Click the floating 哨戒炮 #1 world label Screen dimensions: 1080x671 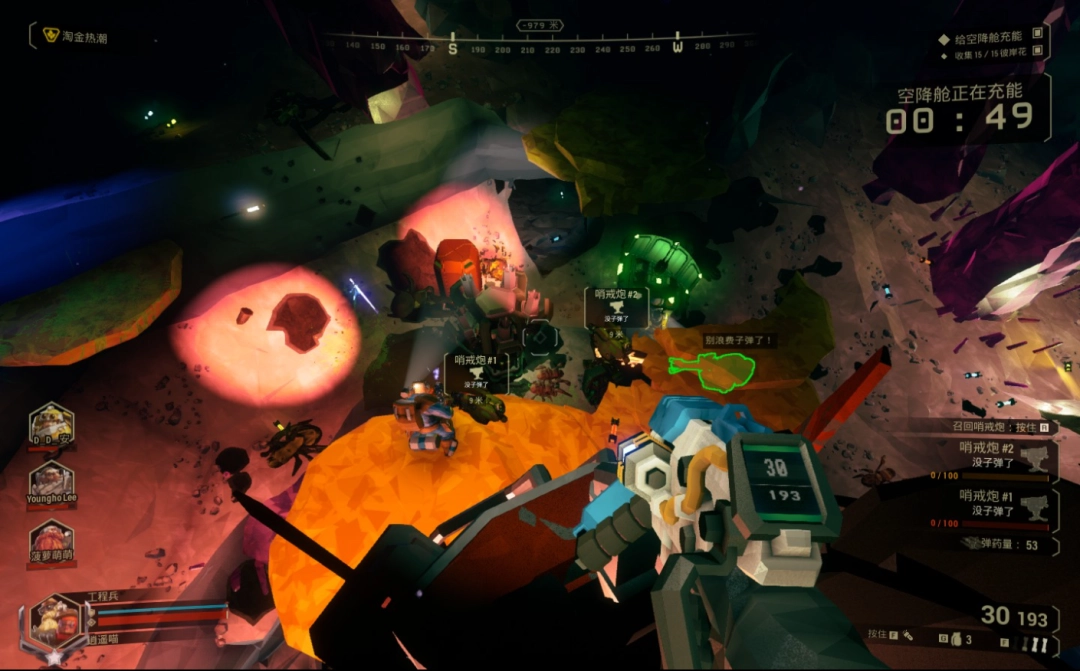476,369
